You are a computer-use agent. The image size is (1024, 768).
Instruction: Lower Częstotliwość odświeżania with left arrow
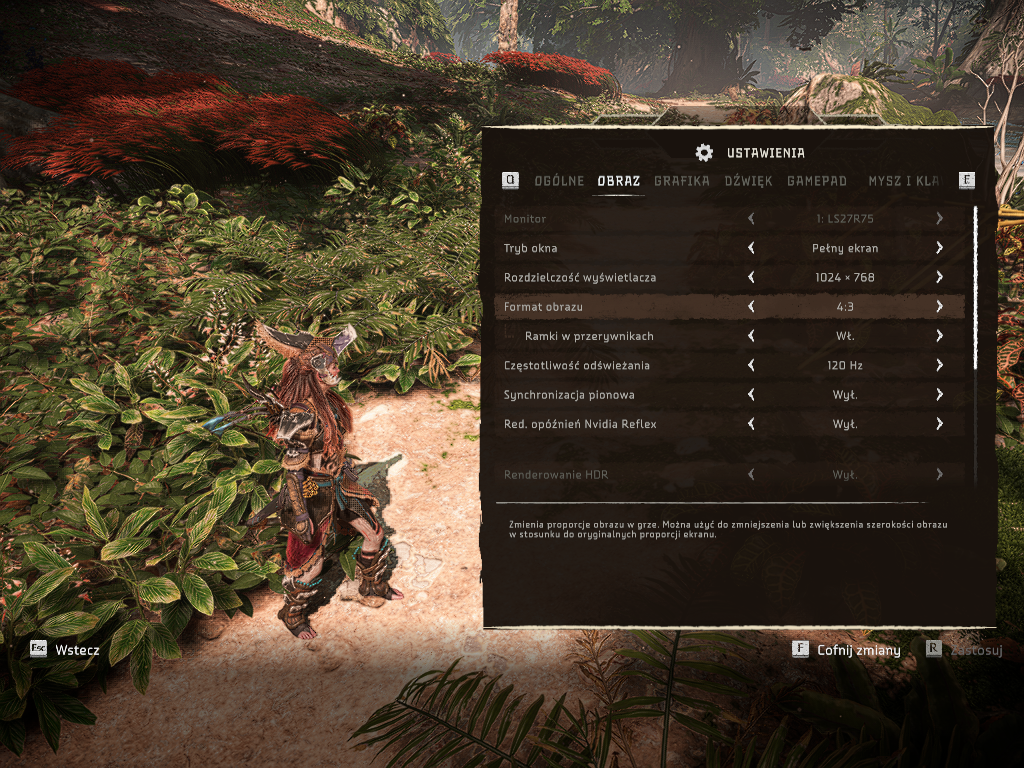751,365
